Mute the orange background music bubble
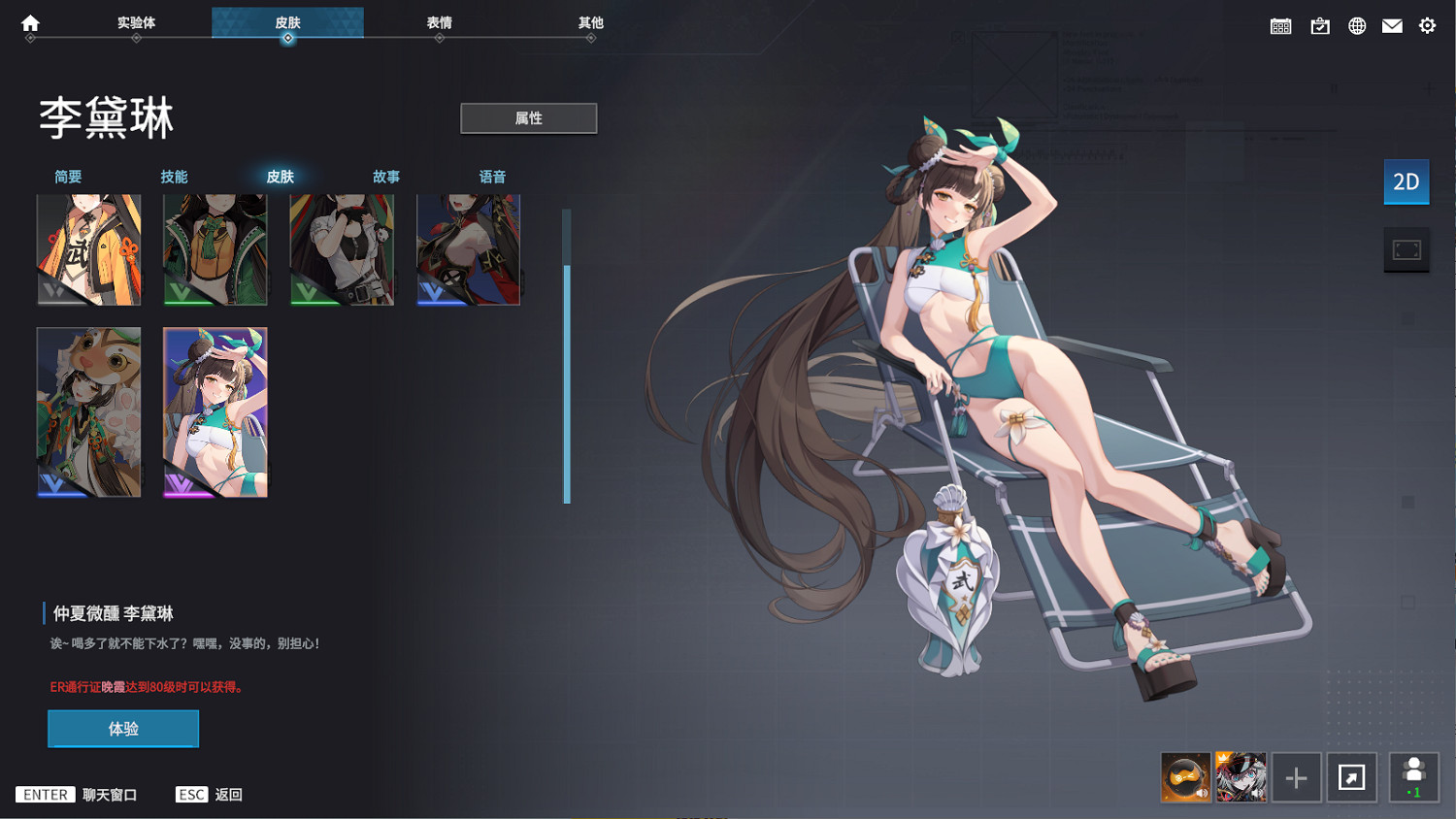The width and height of the screenshot is (1456, 819). (1184, 776)
